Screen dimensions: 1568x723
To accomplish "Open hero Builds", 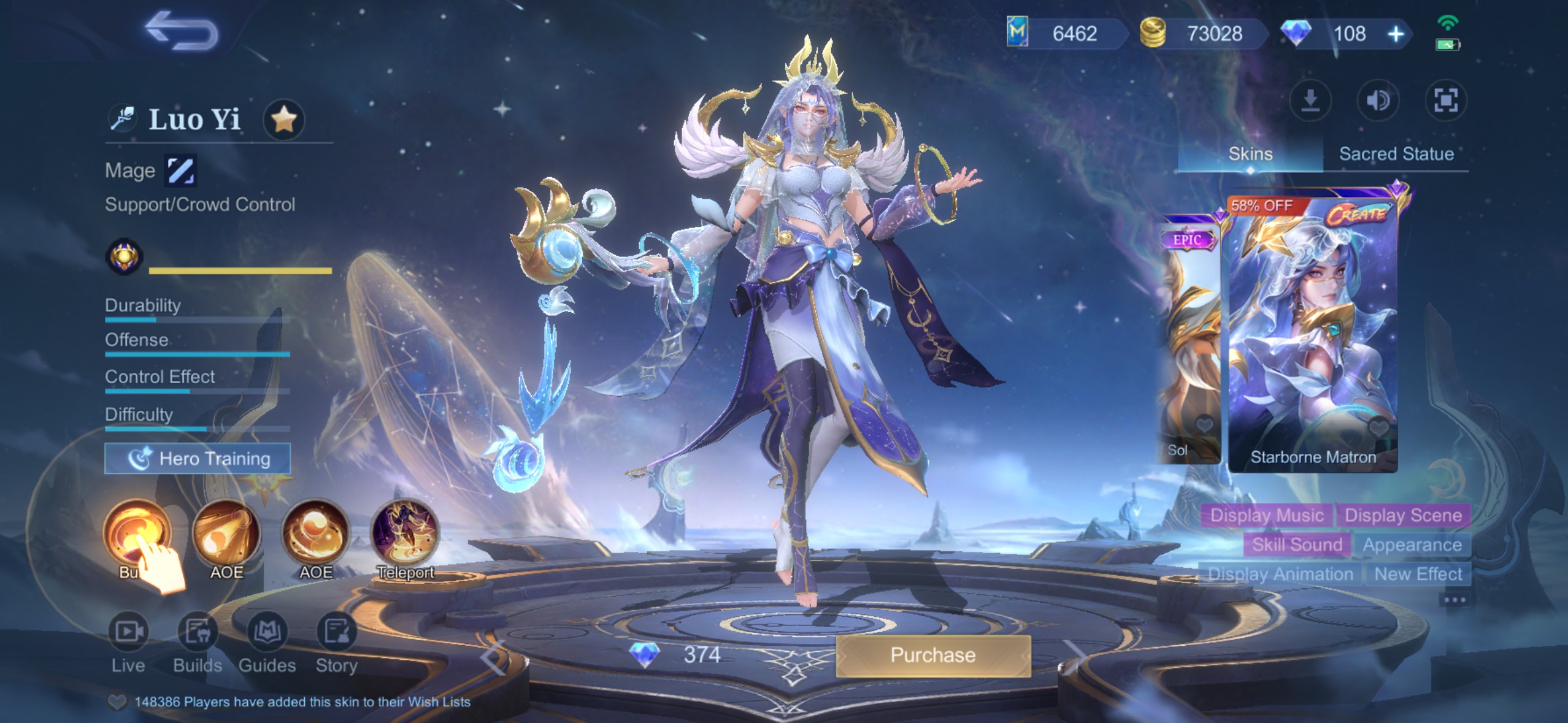I will [x=198, y=641].
